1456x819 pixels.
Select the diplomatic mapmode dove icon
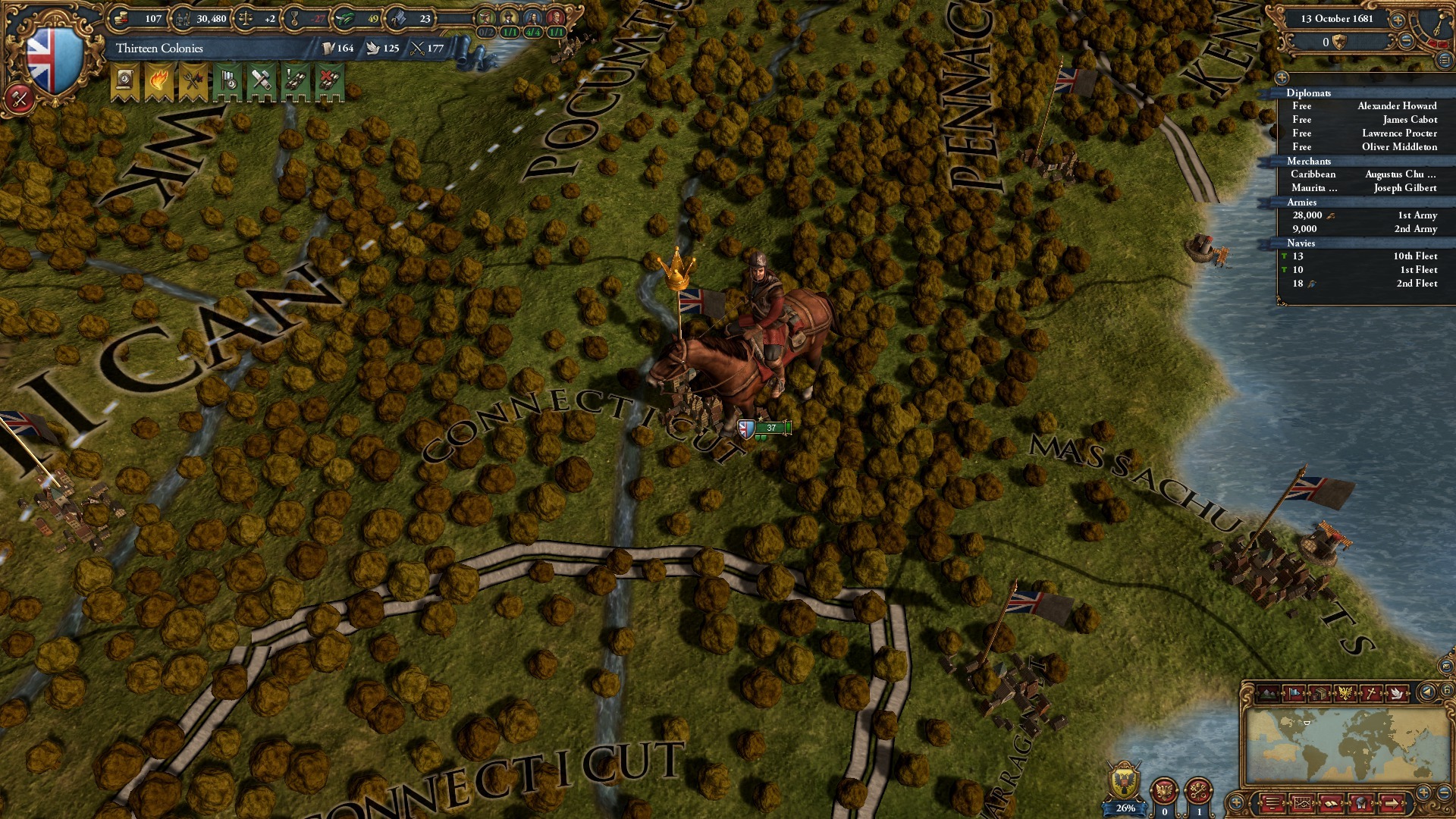pos(1398,692)
